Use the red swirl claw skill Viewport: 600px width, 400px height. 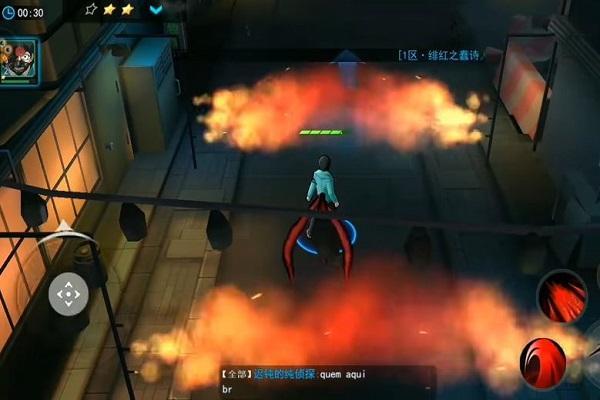tap(544, 362)
